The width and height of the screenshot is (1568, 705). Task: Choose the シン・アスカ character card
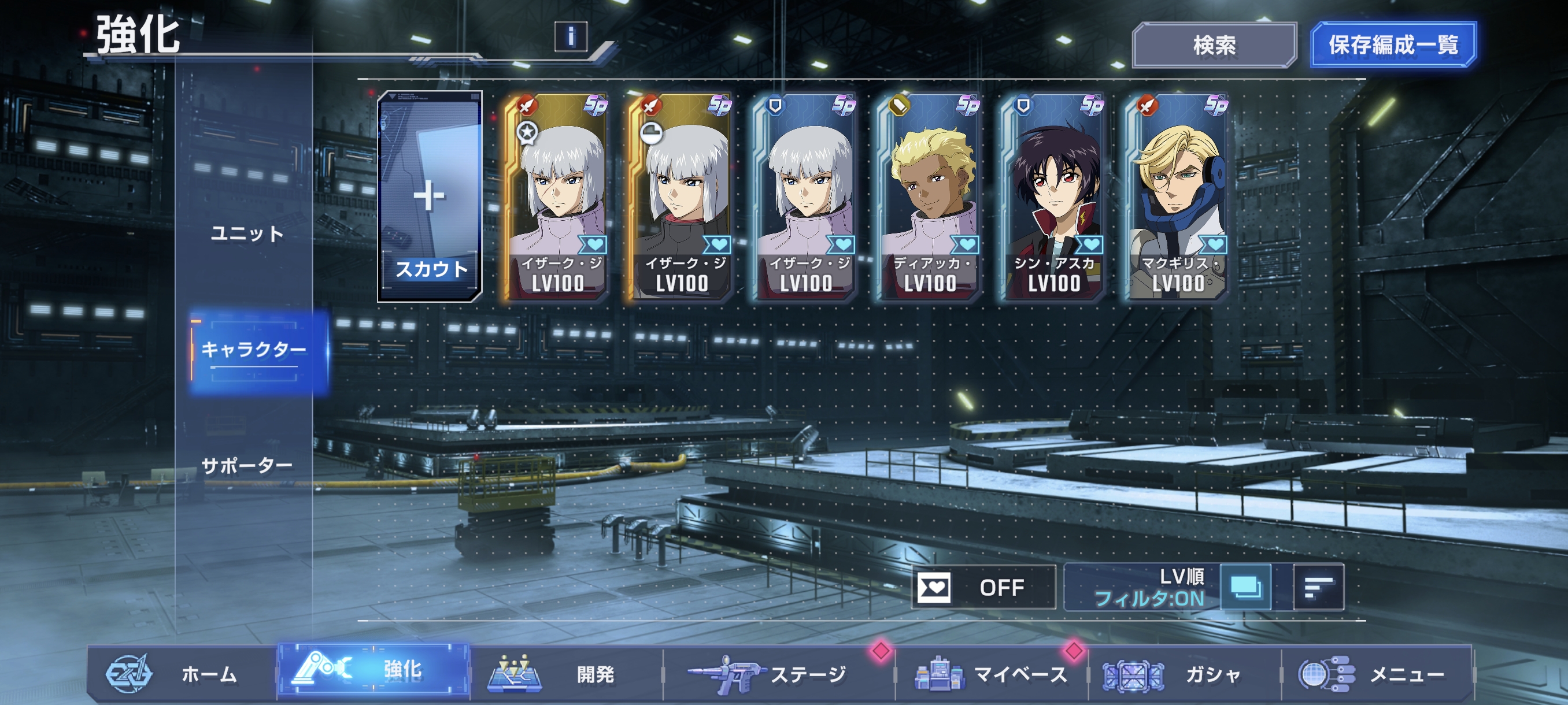point(1054,198)
